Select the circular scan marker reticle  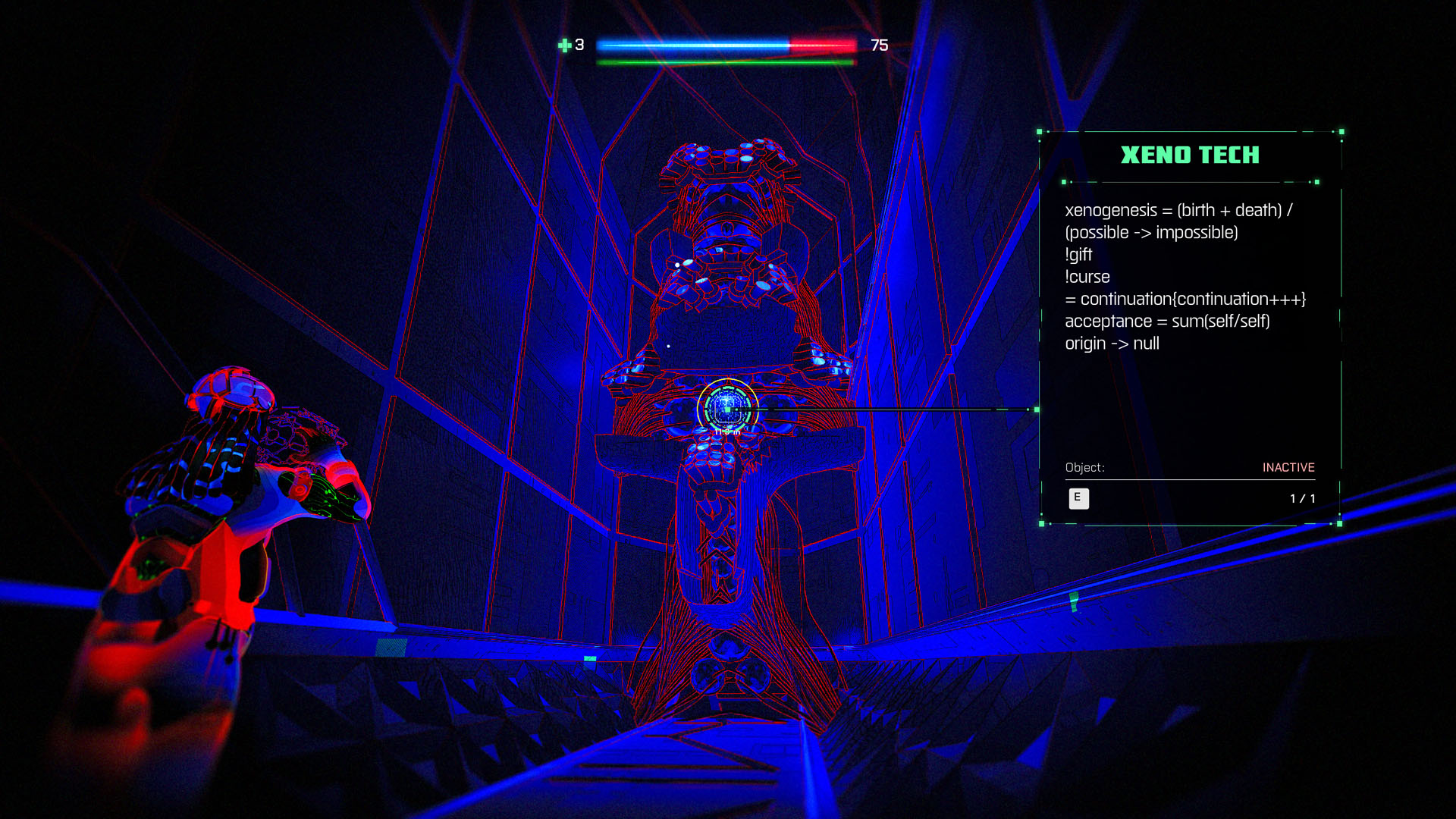coord(727,409)
